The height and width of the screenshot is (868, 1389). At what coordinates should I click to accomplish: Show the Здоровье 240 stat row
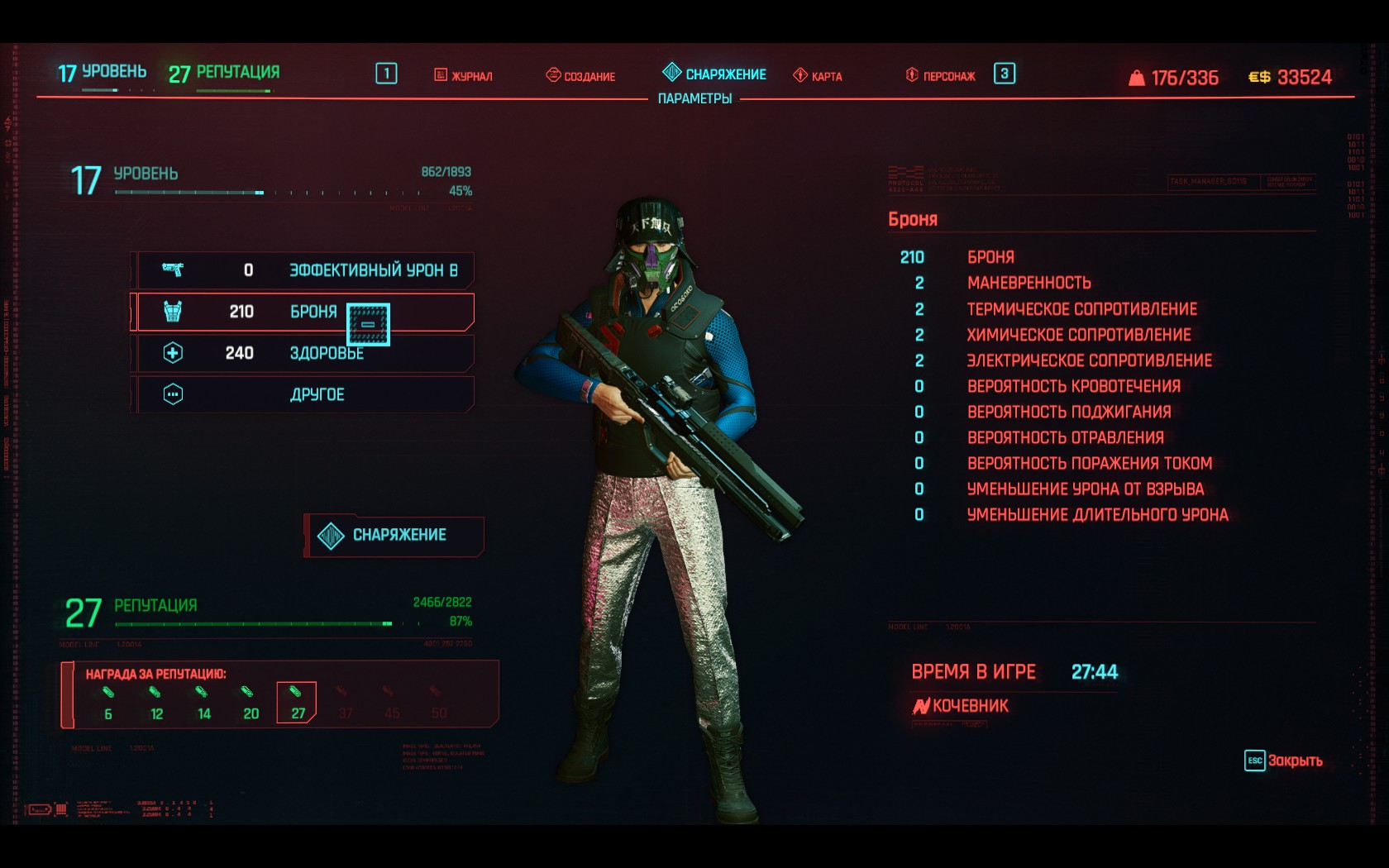pos(303,354)
